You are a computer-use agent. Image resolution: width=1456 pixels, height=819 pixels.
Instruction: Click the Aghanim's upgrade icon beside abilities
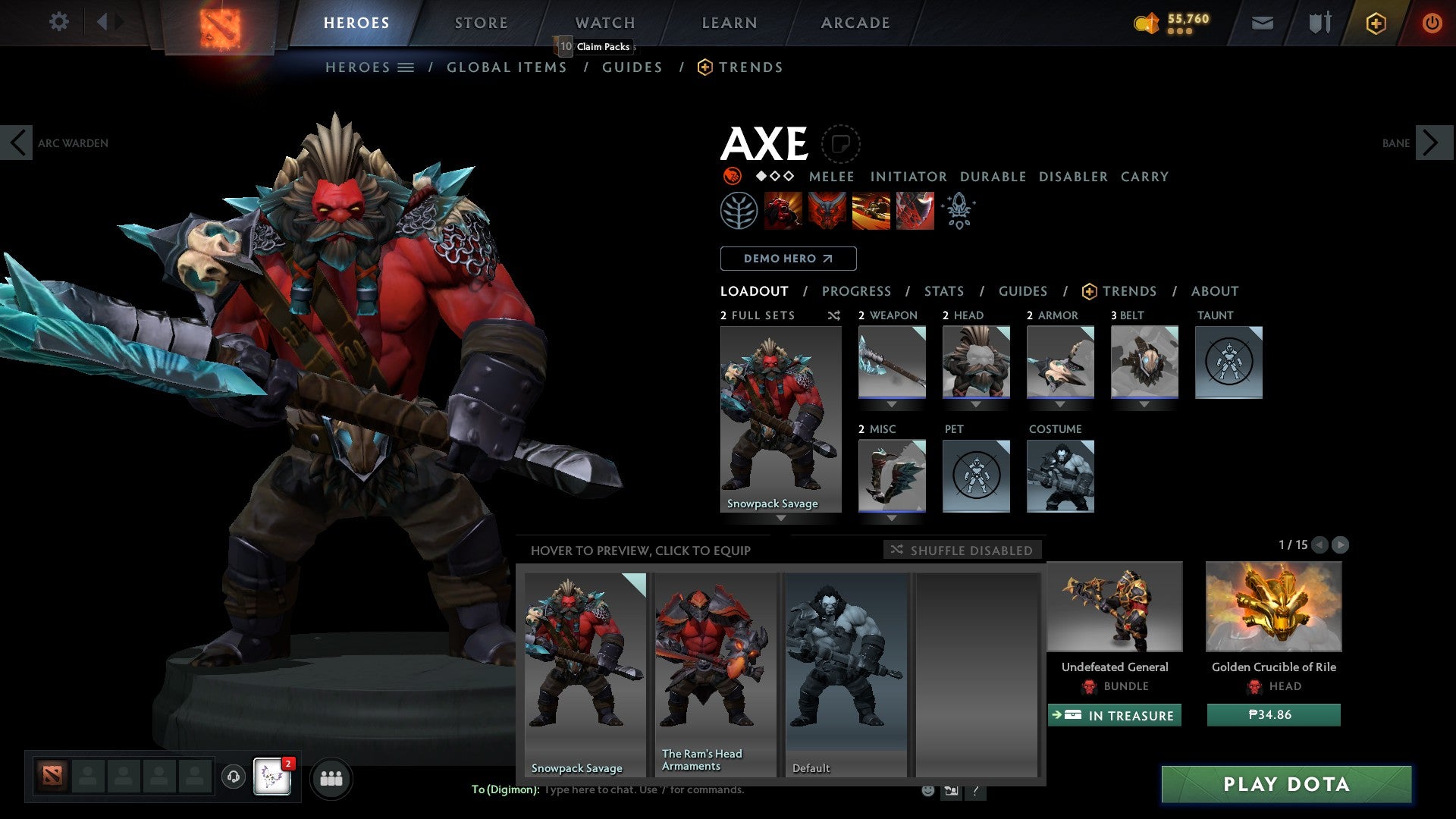958,210
